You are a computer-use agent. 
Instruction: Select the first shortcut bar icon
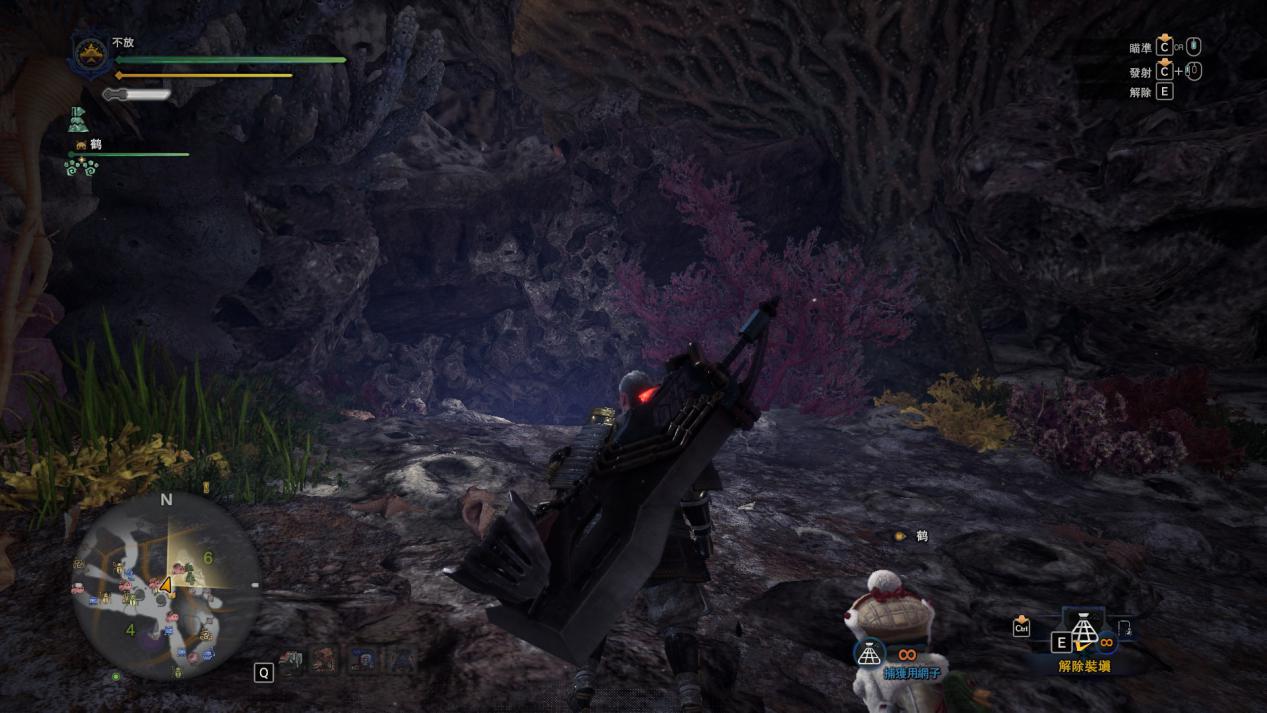293,661
